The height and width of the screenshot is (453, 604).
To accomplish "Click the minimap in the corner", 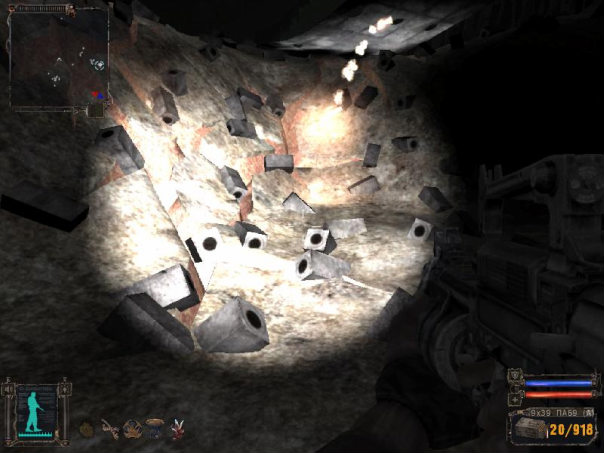I will (x=59, y=58).
